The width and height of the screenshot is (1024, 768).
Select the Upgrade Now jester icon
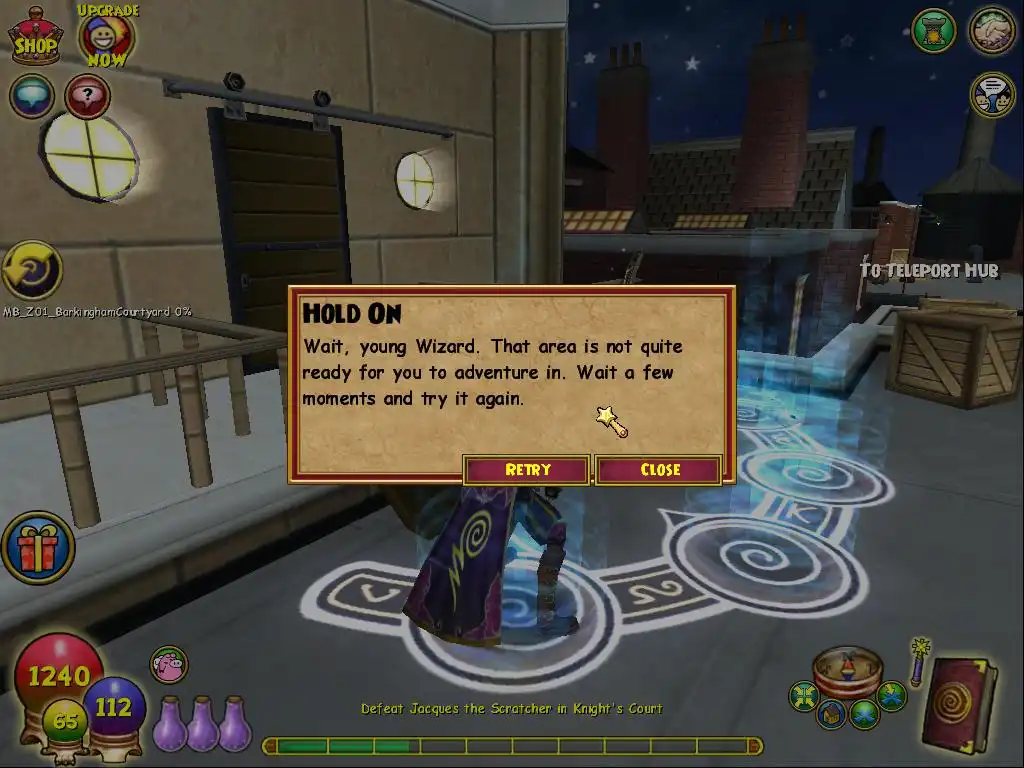point(105,35)
